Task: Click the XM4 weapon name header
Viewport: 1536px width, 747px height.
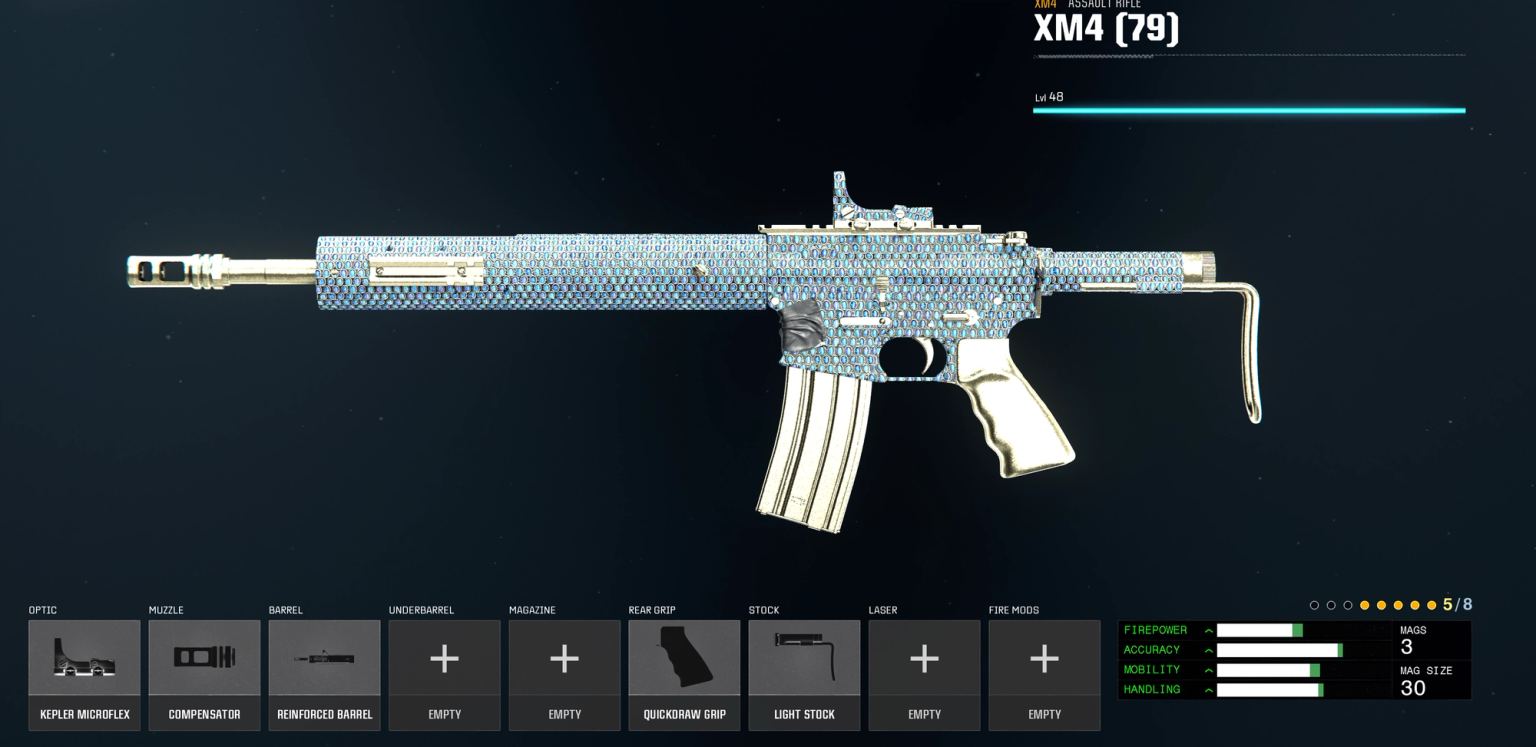Action: tap(1105, 28)
